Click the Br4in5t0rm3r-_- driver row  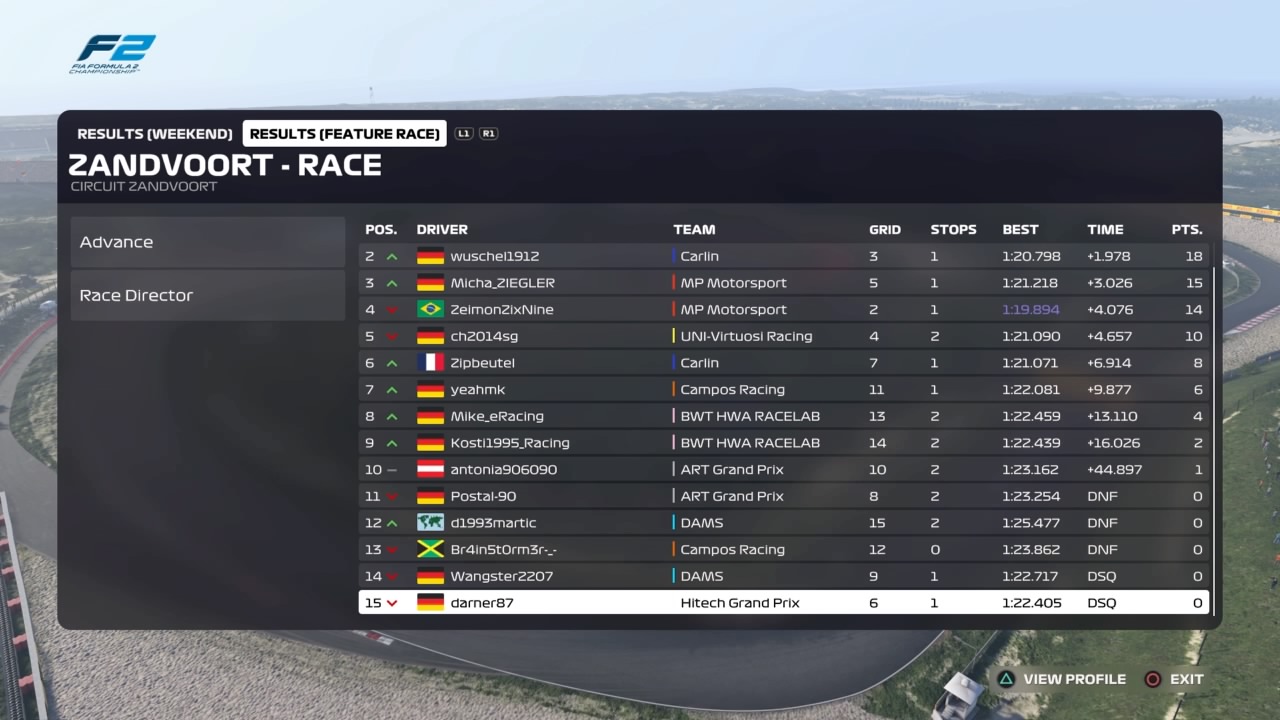pos(783,550)
